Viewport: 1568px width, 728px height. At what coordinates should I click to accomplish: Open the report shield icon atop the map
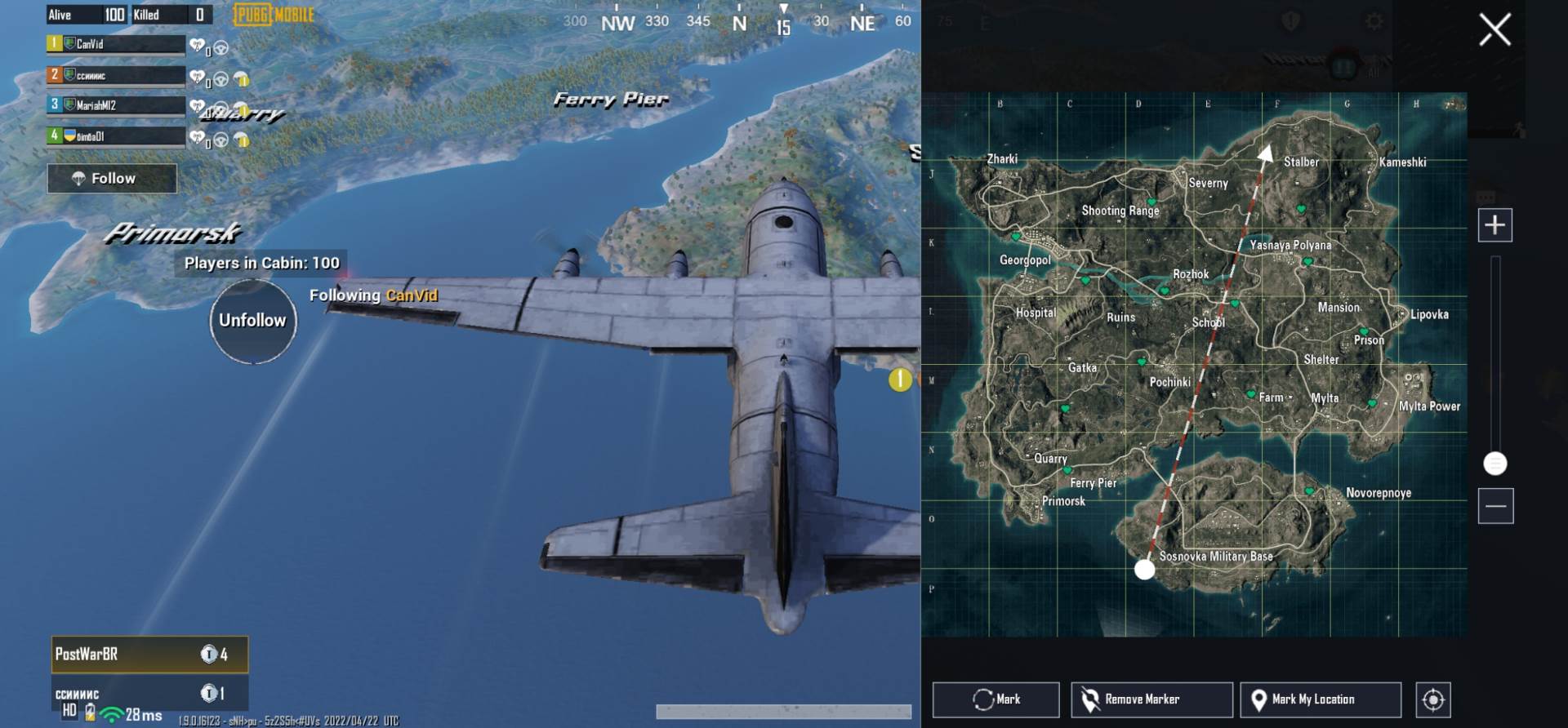pyautogui.click(x=1291, y=19)
